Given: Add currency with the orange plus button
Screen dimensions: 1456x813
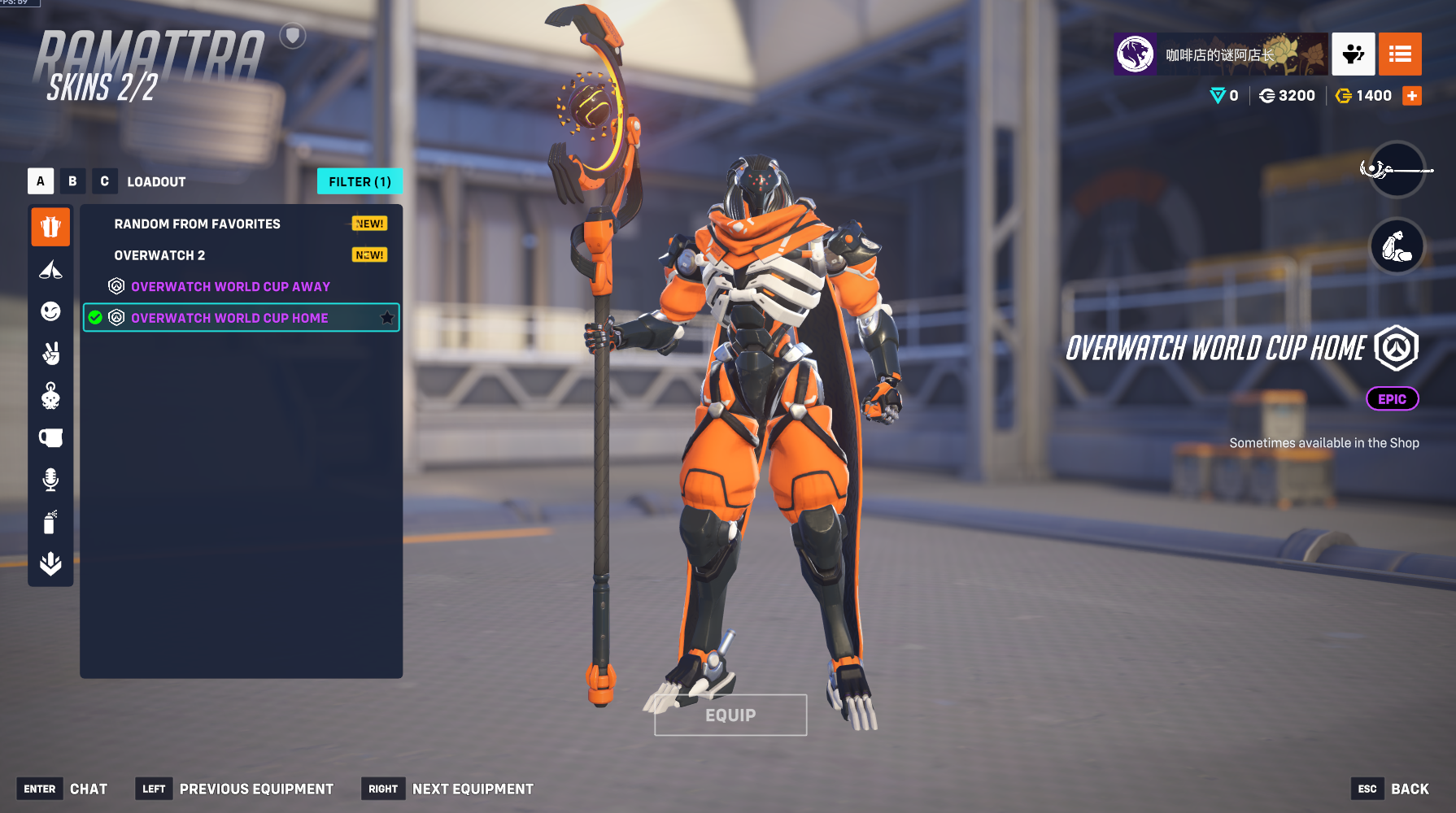Looking at the screenshot, I should coord(1412,96).
